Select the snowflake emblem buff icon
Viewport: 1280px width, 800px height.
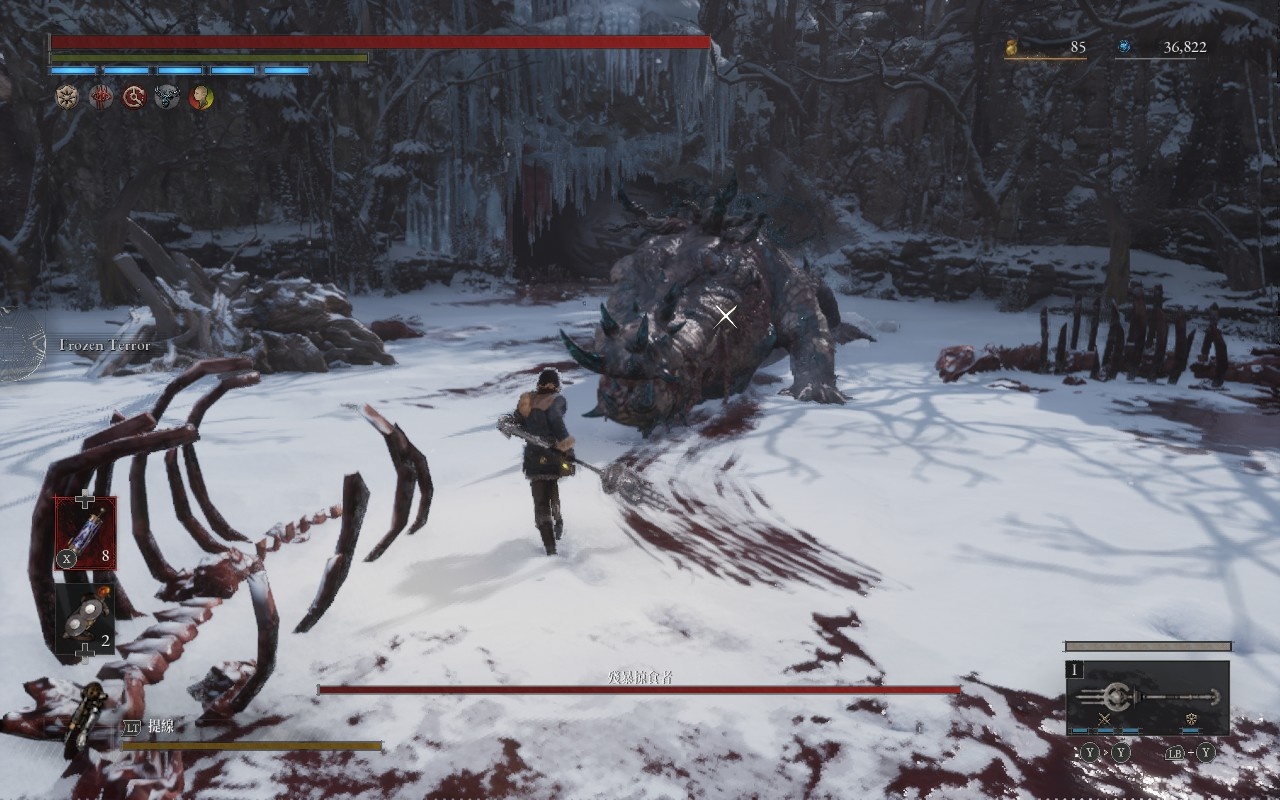pos(67,97)
